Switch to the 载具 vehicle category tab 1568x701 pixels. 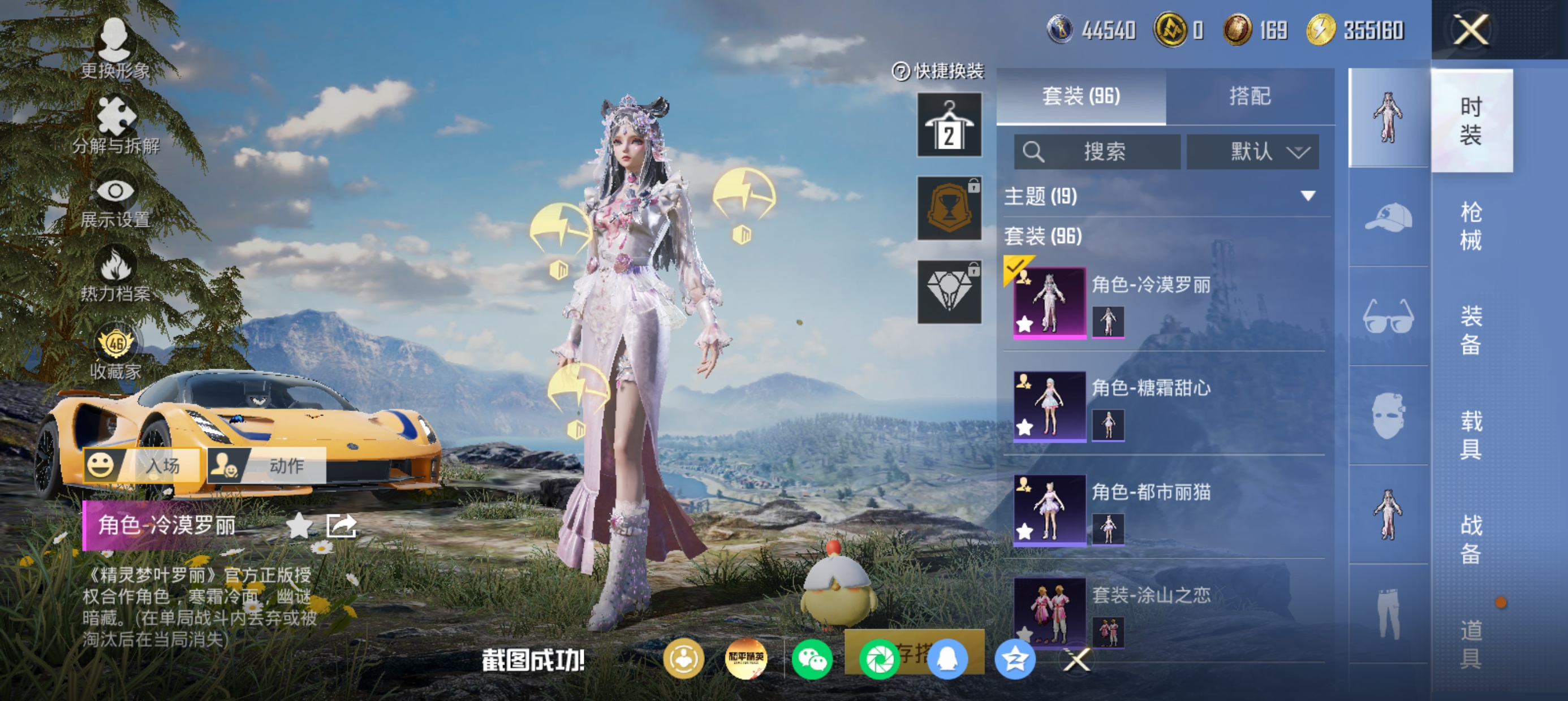point(1471,435)
